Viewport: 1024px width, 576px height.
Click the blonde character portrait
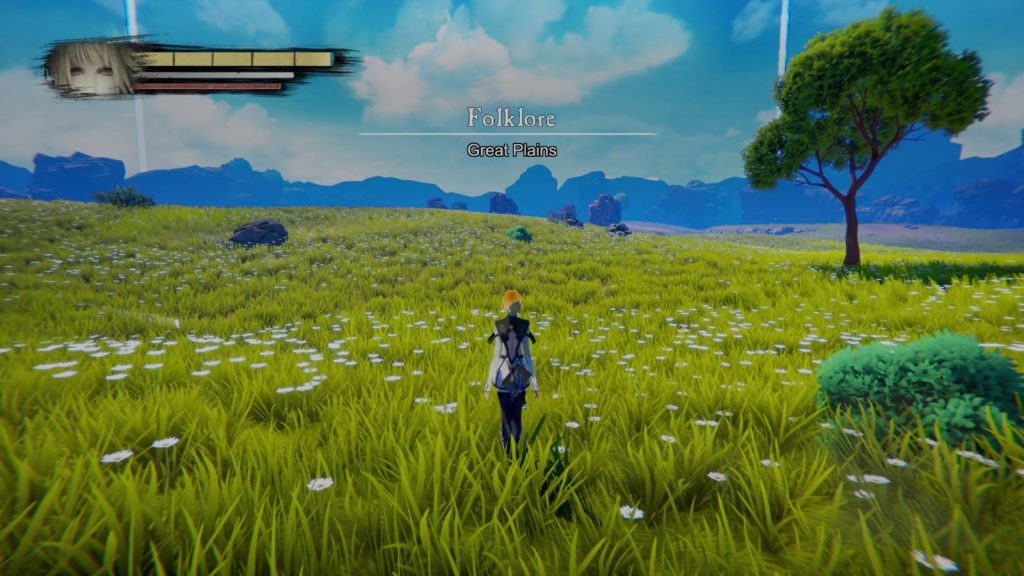point(91,69)
